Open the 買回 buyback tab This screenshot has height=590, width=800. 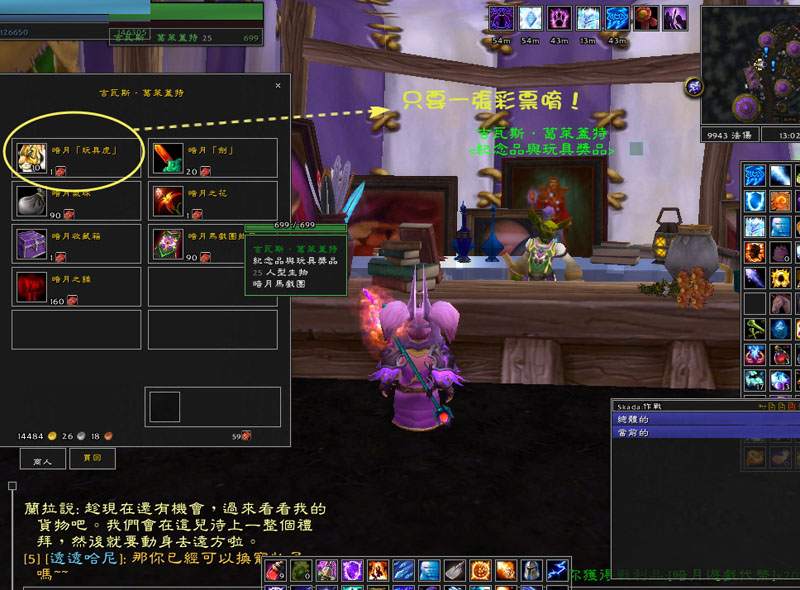tap(92, 459)
